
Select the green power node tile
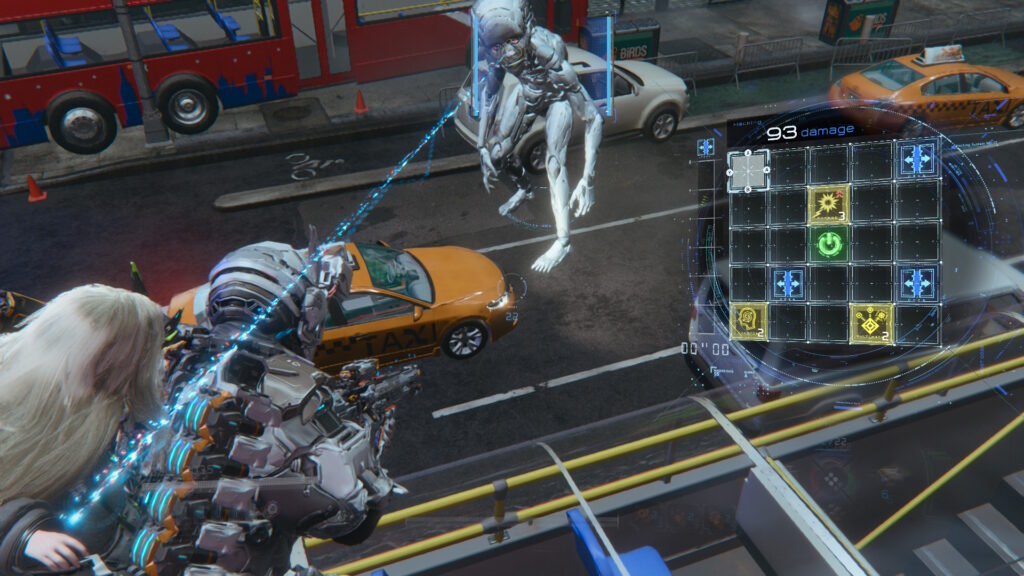pyautogui.click(x=829, y=243)
